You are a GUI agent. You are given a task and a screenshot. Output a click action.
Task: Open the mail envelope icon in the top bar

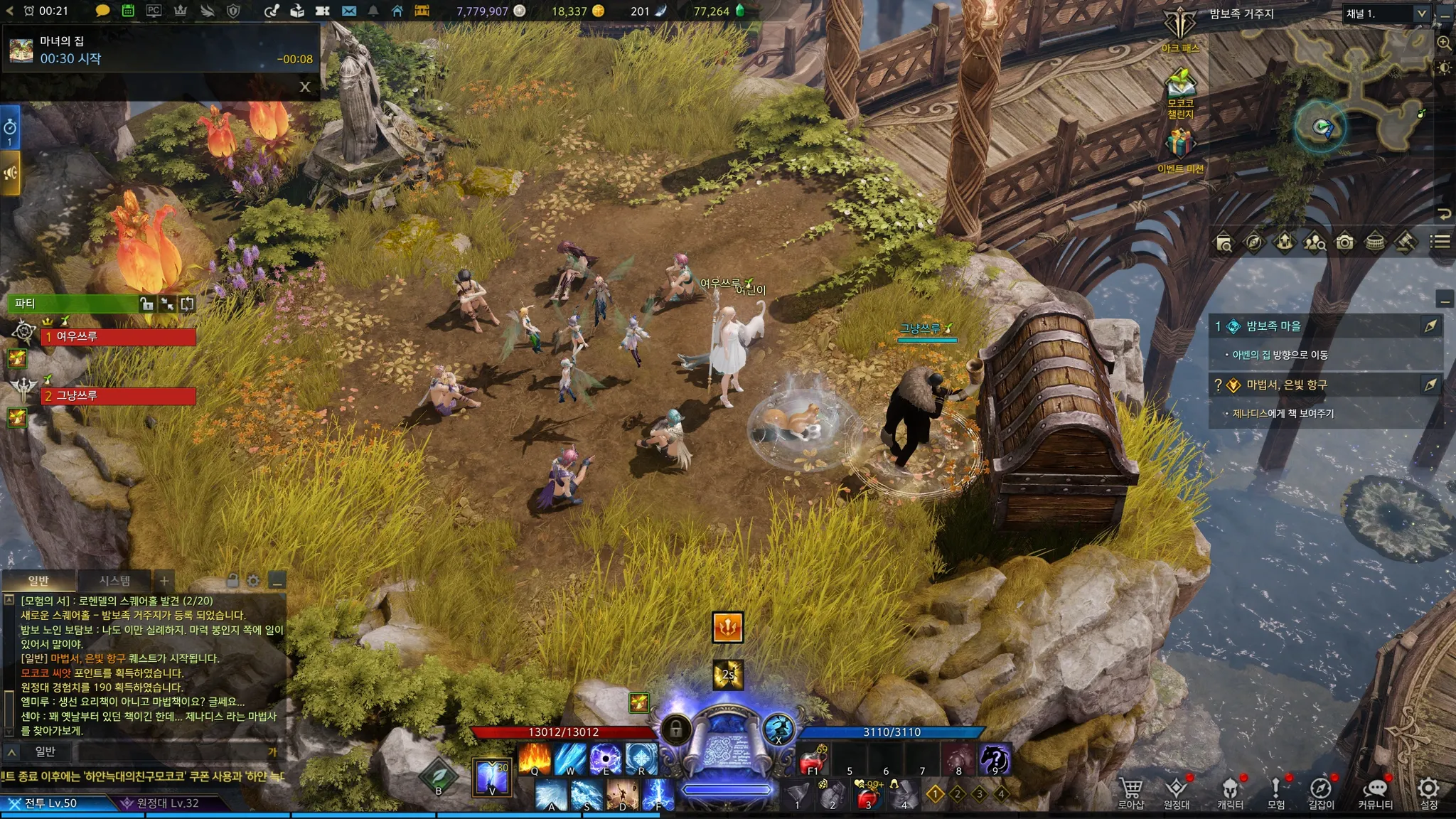pos(348,11)
